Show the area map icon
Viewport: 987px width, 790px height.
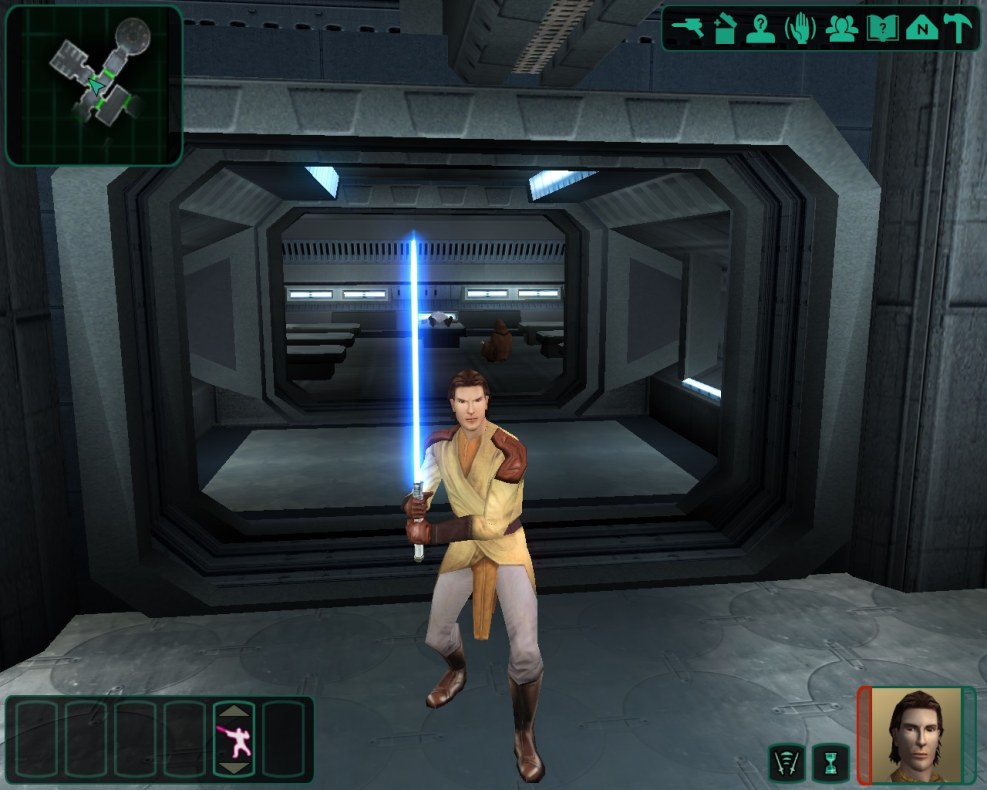[x=920, y=29]
